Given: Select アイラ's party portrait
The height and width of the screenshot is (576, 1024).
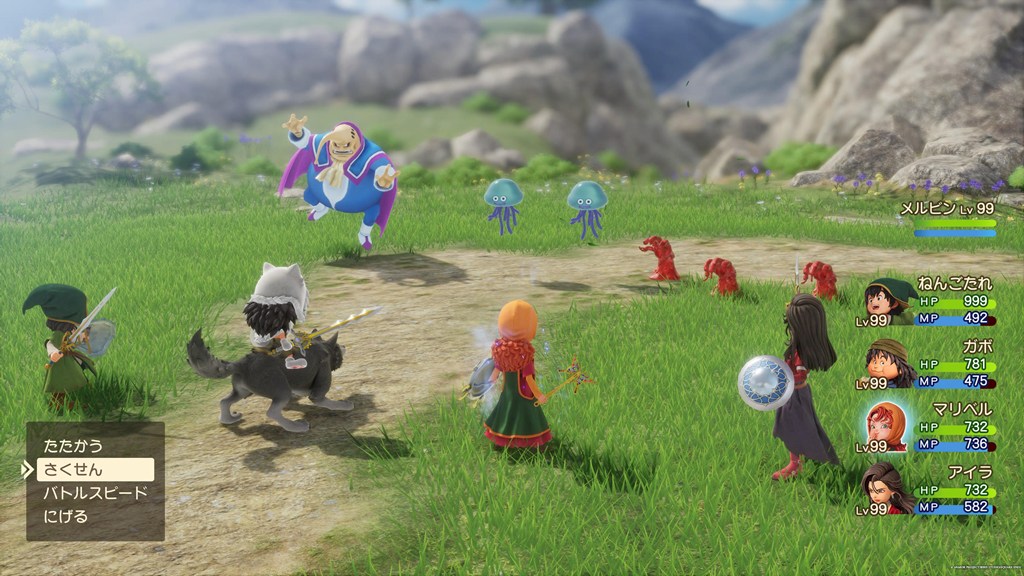Looking at the screenshot, I should pos(887,487).
